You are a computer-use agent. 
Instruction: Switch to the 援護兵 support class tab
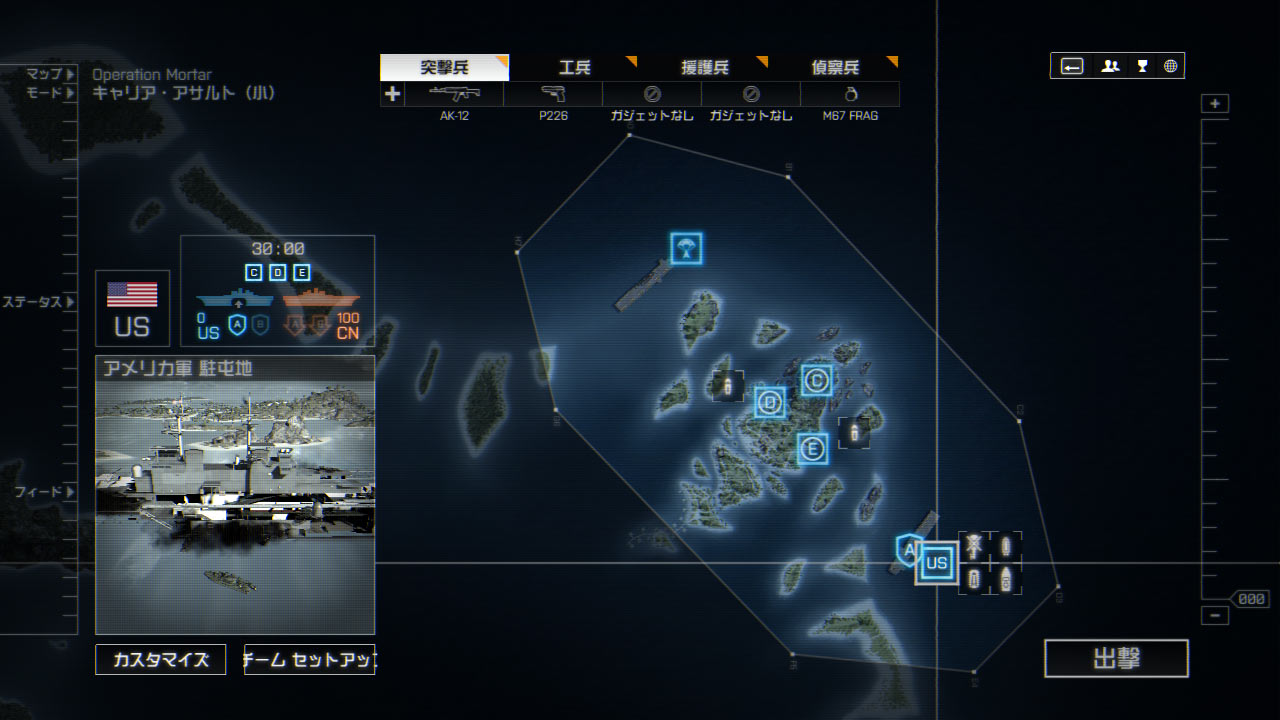point(705,68)
